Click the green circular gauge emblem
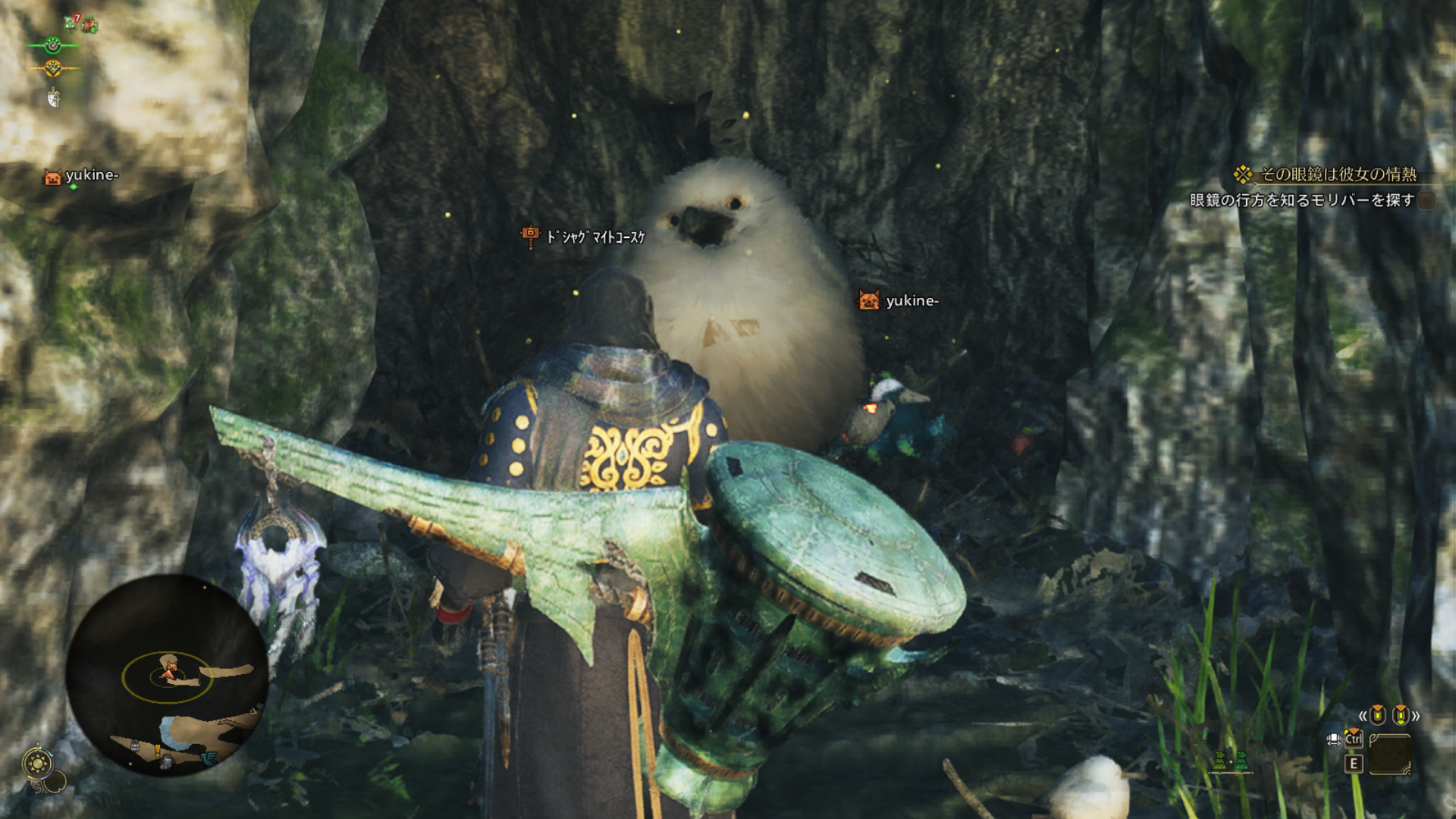1456x819 pixels. pyautogui.click(x=52, y=45)
